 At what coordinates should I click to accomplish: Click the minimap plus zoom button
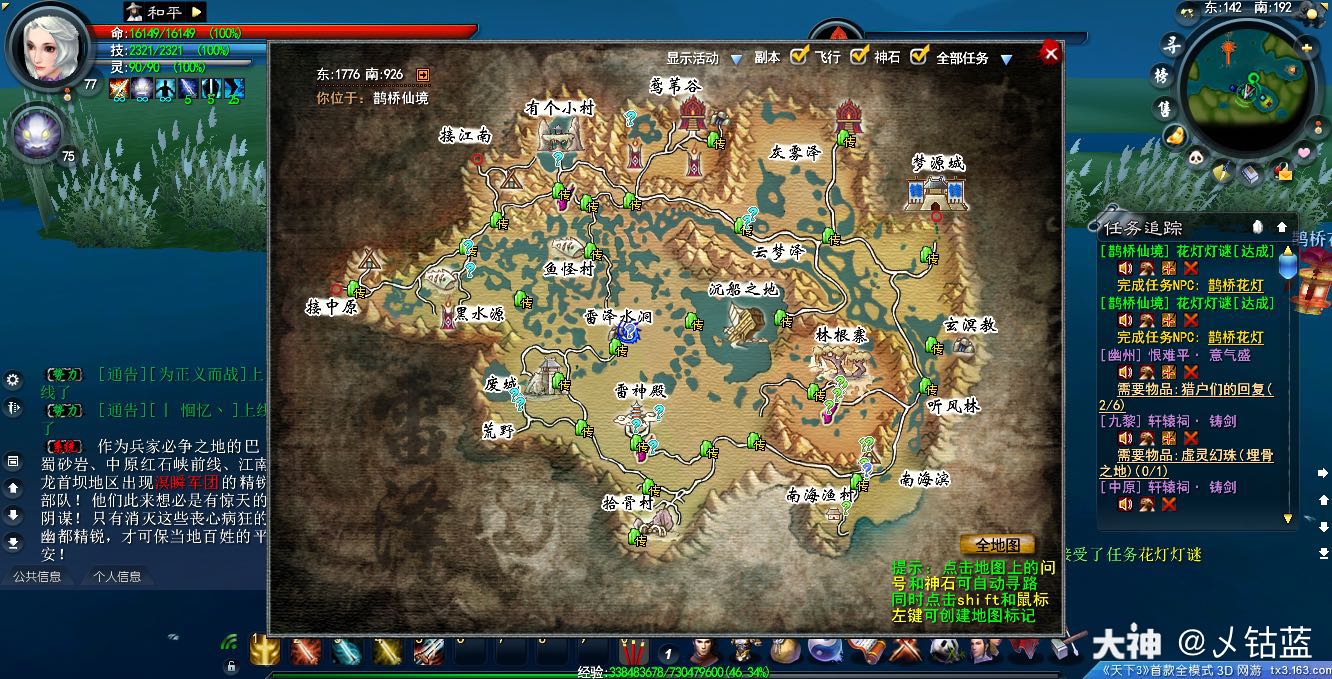point(1306,47)
